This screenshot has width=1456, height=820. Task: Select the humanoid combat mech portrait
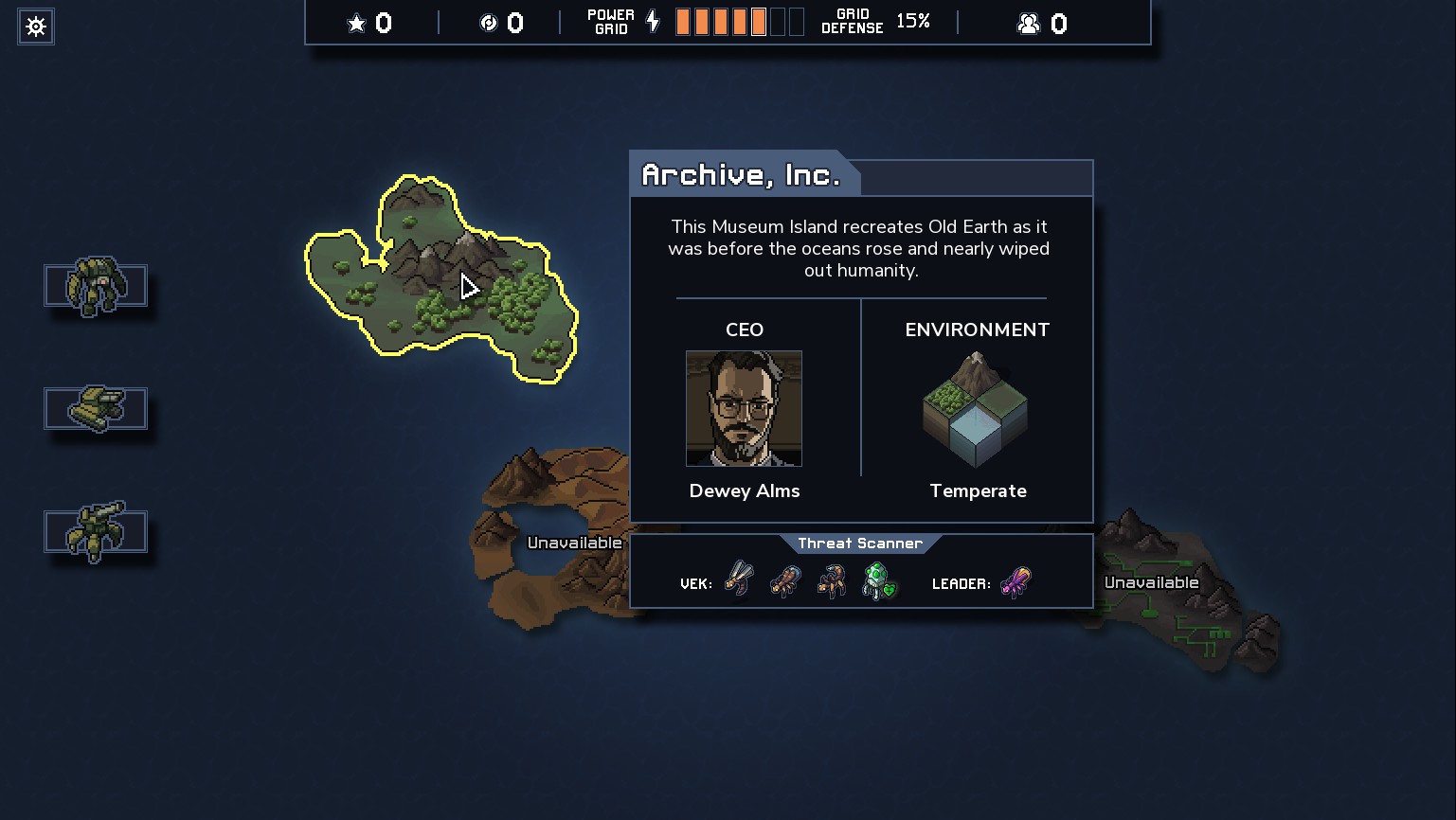click(96, 285)
